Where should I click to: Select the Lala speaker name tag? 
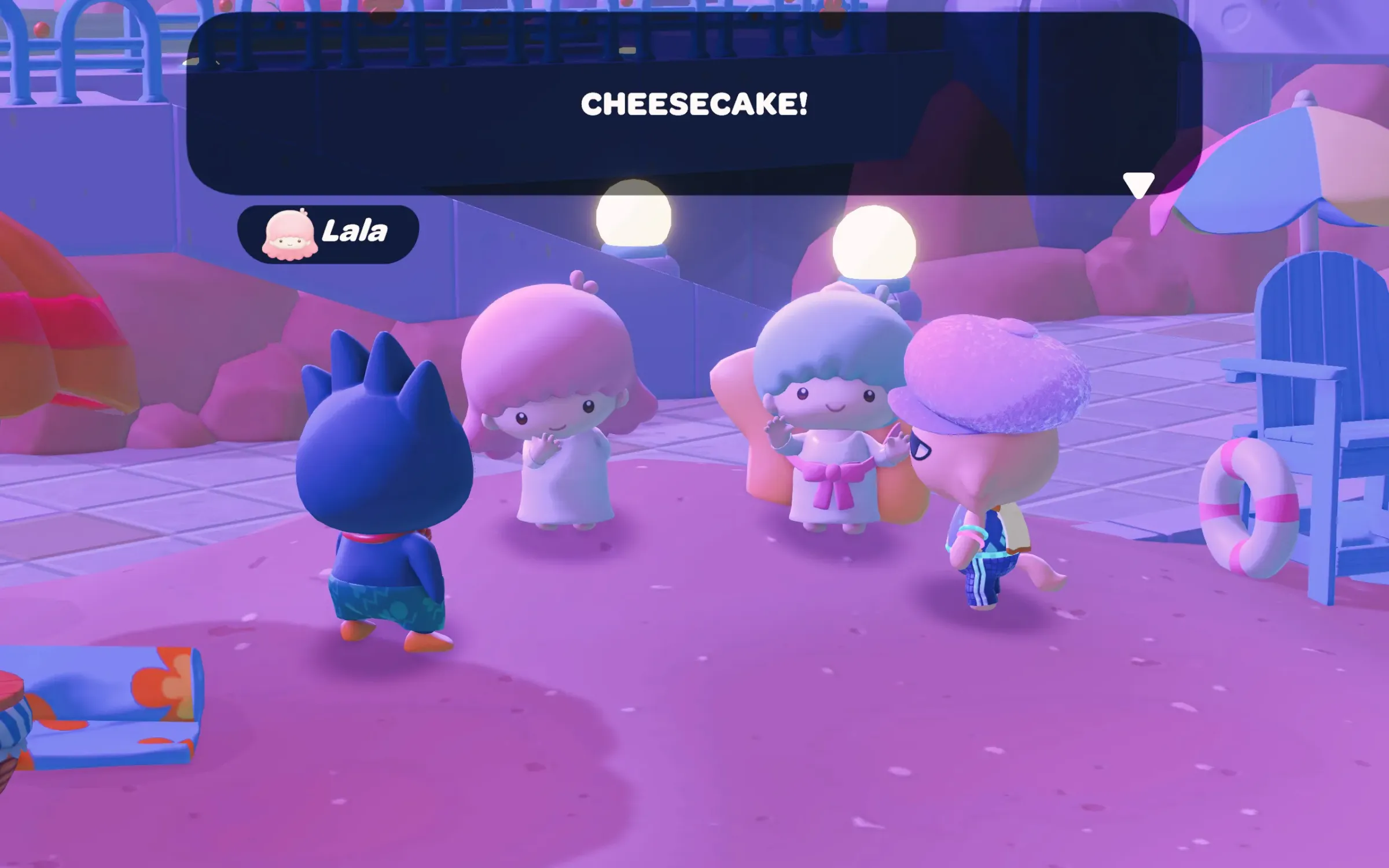[x=328, y=234]
